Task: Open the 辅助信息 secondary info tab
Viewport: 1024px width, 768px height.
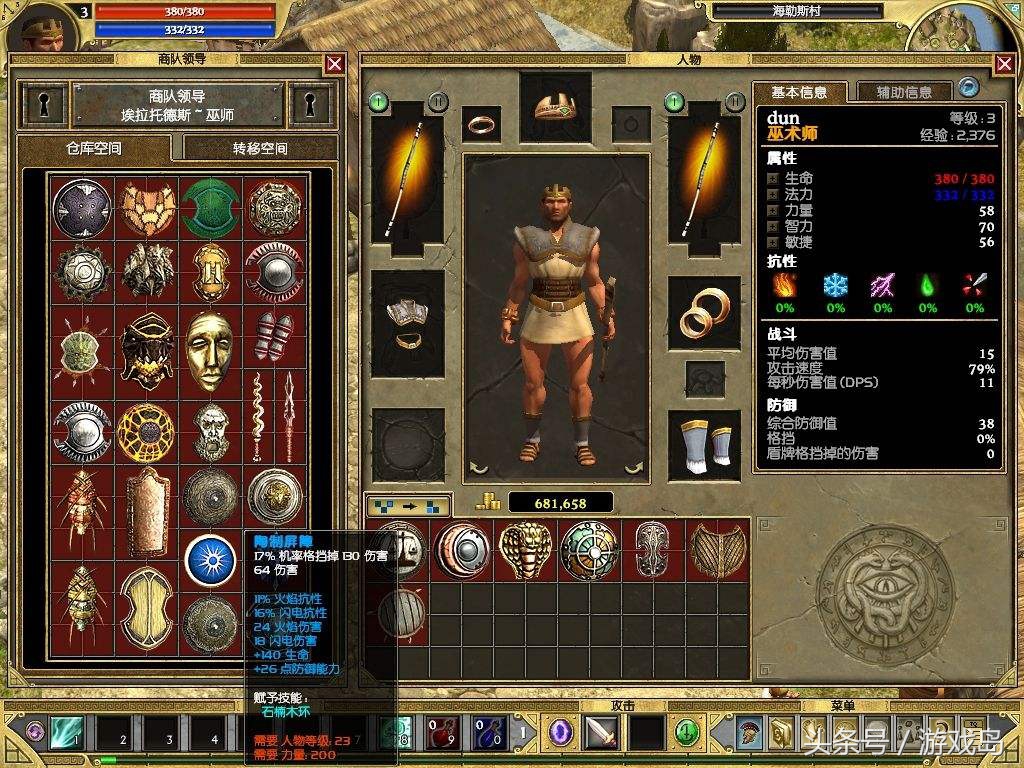Action: [904, 92]
